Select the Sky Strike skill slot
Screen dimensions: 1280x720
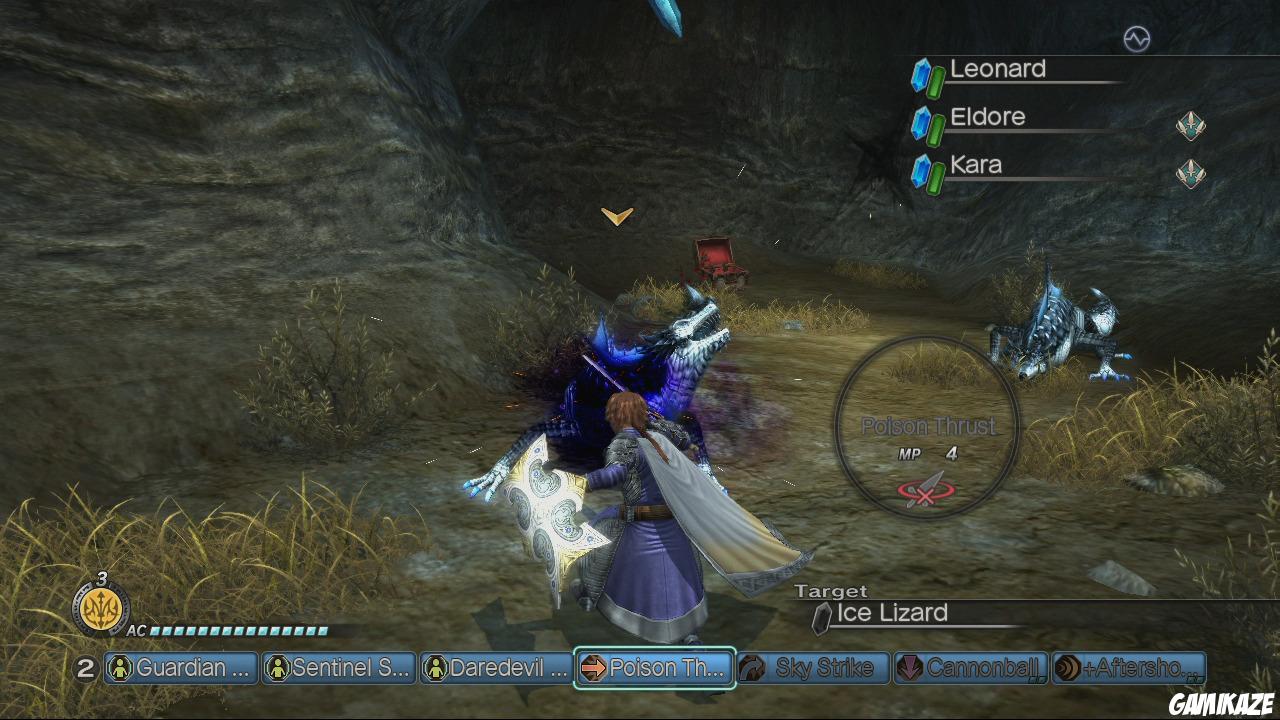pos(813,668)
